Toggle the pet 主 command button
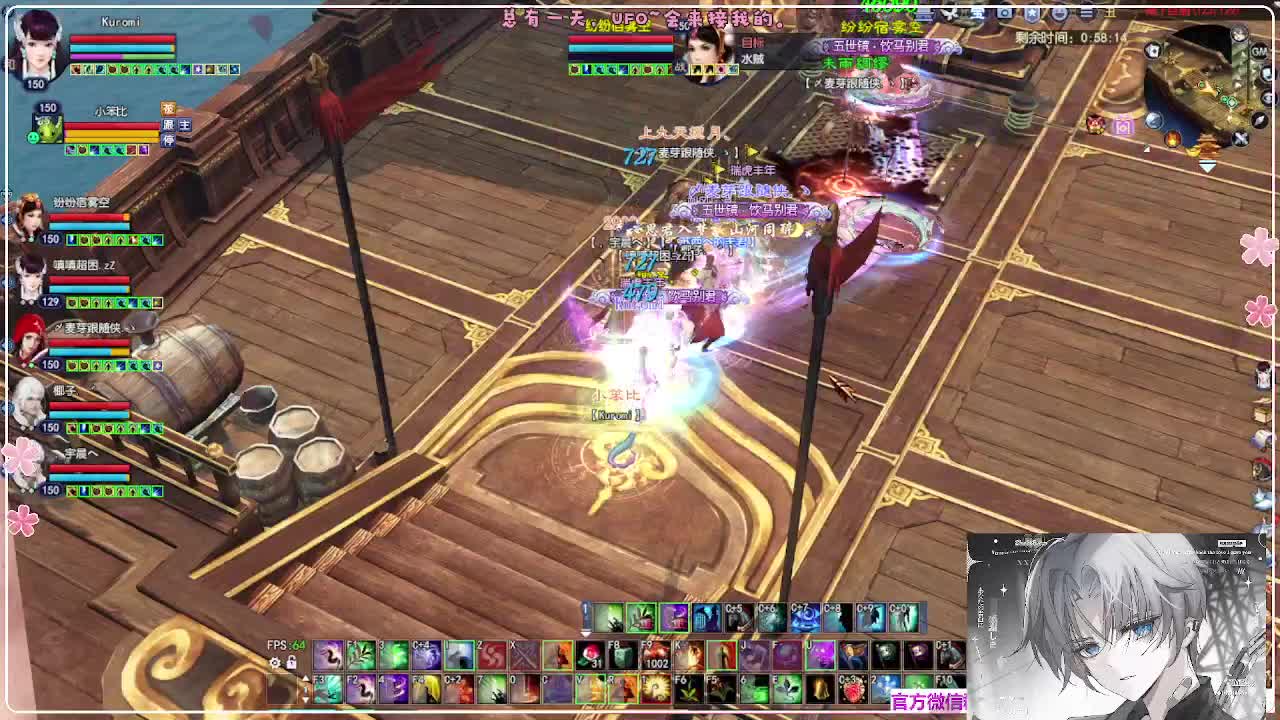Viewport: 1280px width, 720px height. [185, 126]
